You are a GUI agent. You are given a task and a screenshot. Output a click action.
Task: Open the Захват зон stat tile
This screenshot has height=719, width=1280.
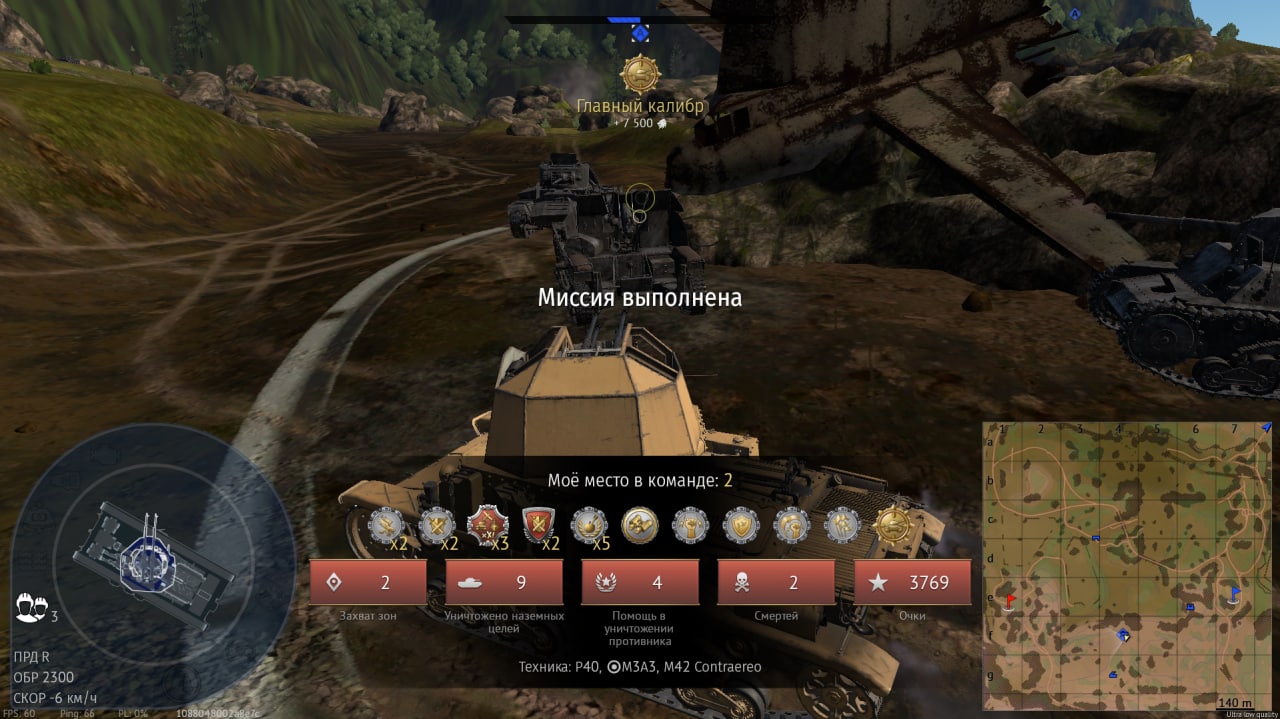[x=368, y=582]
